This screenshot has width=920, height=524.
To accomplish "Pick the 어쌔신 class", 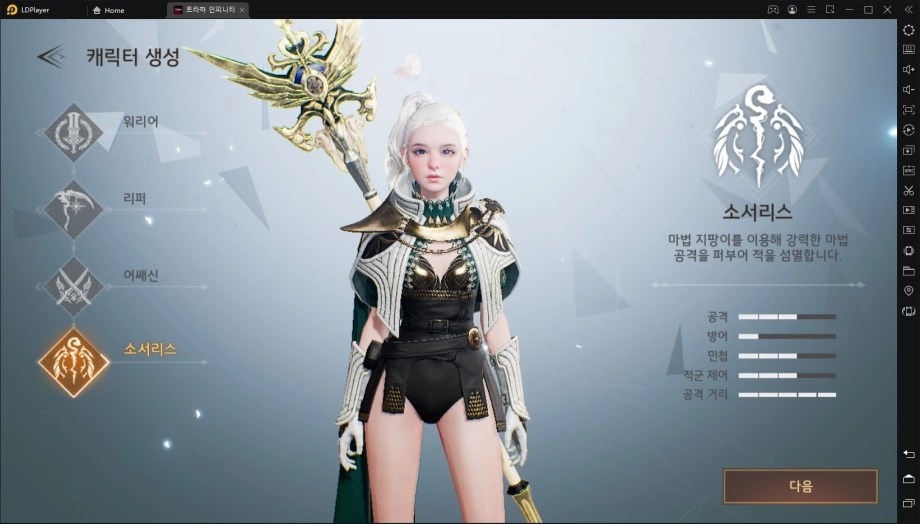I will pos(73,285).
